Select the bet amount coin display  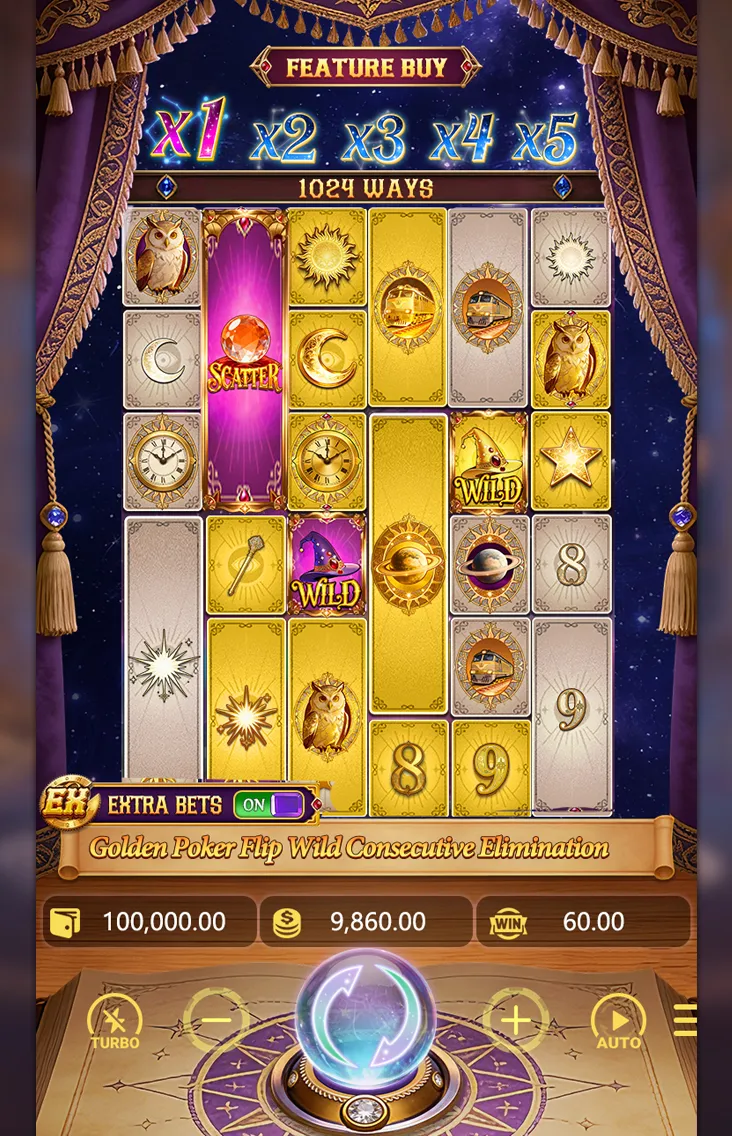pos(365,922)
